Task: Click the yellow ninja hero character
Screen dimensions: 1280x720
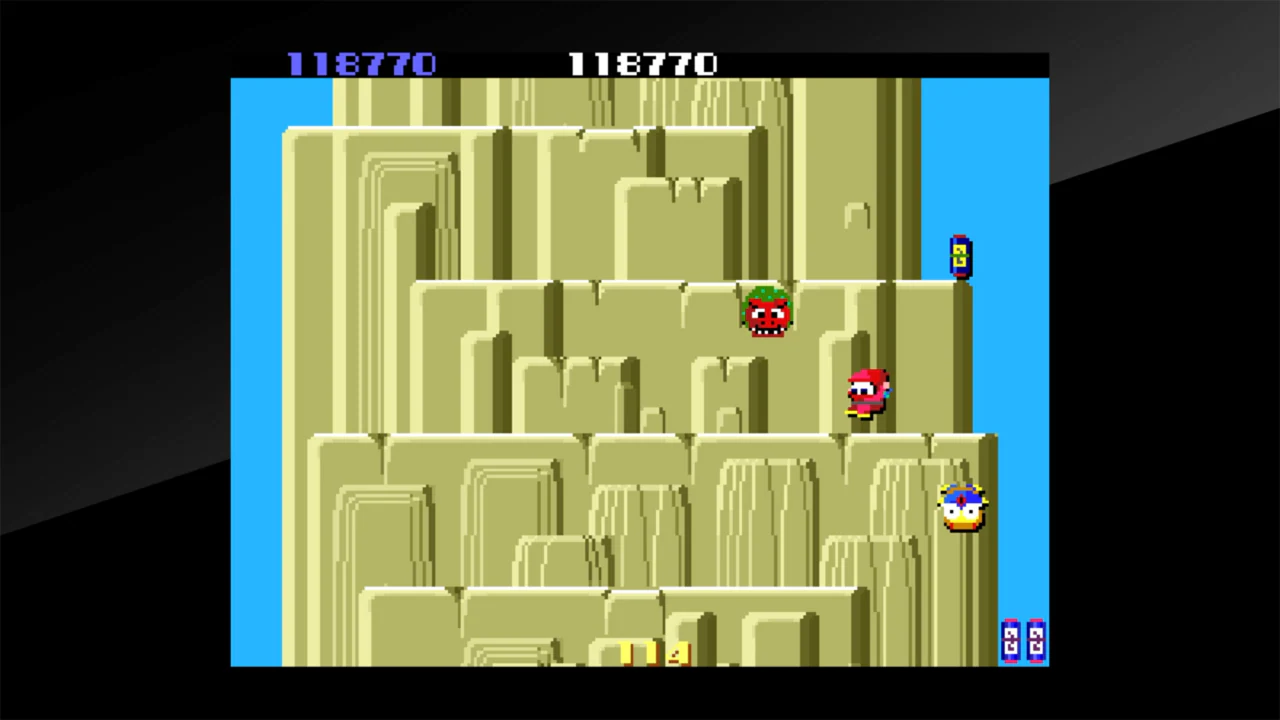Action: pyautogui.click(x=962, y=508)
